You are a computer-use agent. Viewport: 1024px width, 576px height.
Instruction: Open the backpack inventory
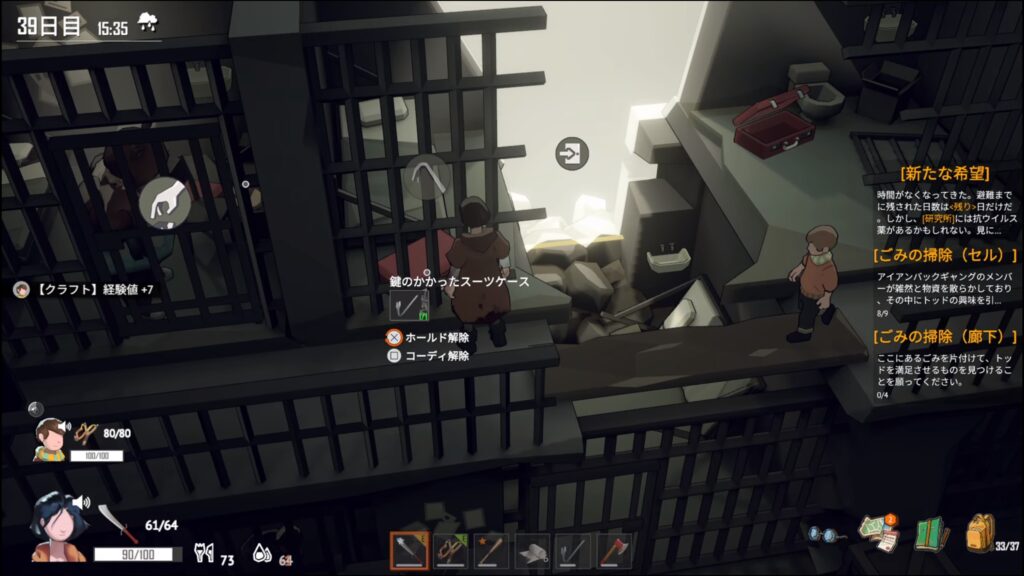pyautogui.click(x=980, y=532)
